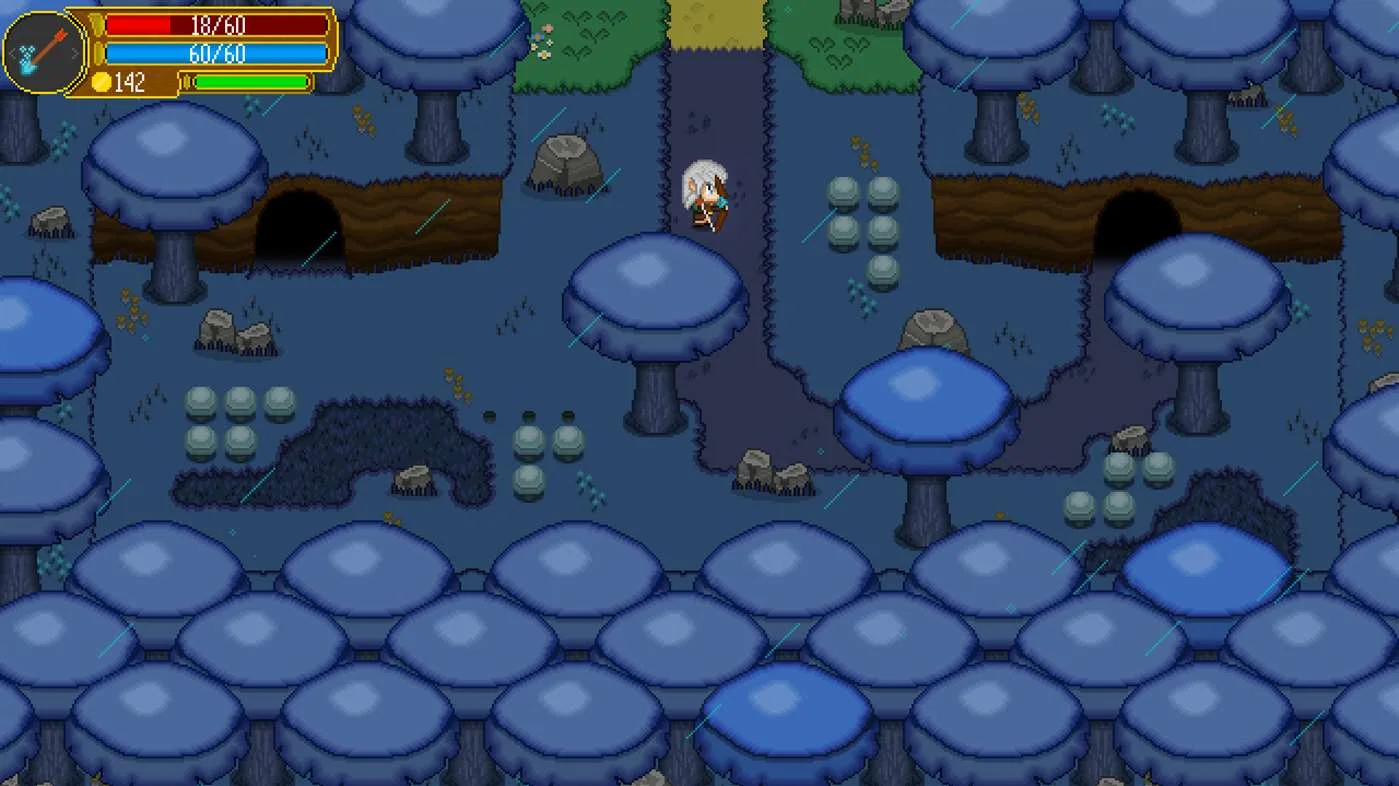
Task: Cycle to the previous ability using the left chevron
Action: click(12, 52)
